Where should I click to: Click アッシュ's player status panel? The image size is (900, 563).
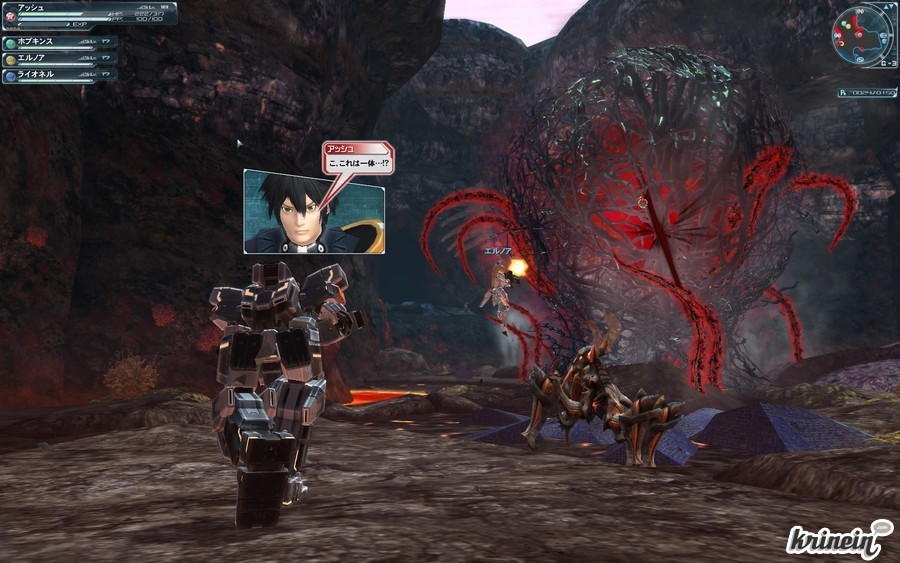90,13
